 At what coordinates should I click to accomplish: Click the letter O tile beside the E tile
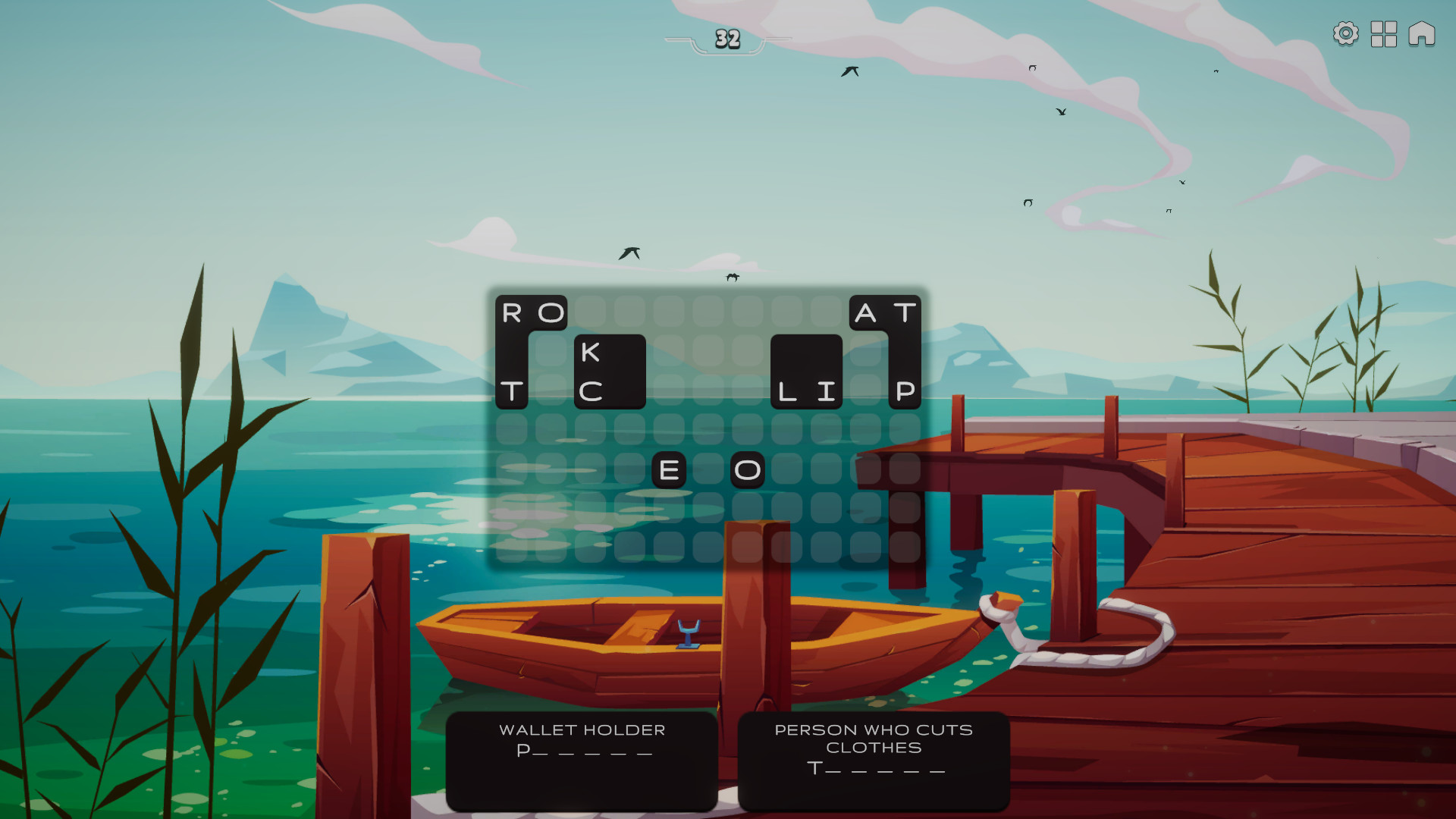[748, 470]
